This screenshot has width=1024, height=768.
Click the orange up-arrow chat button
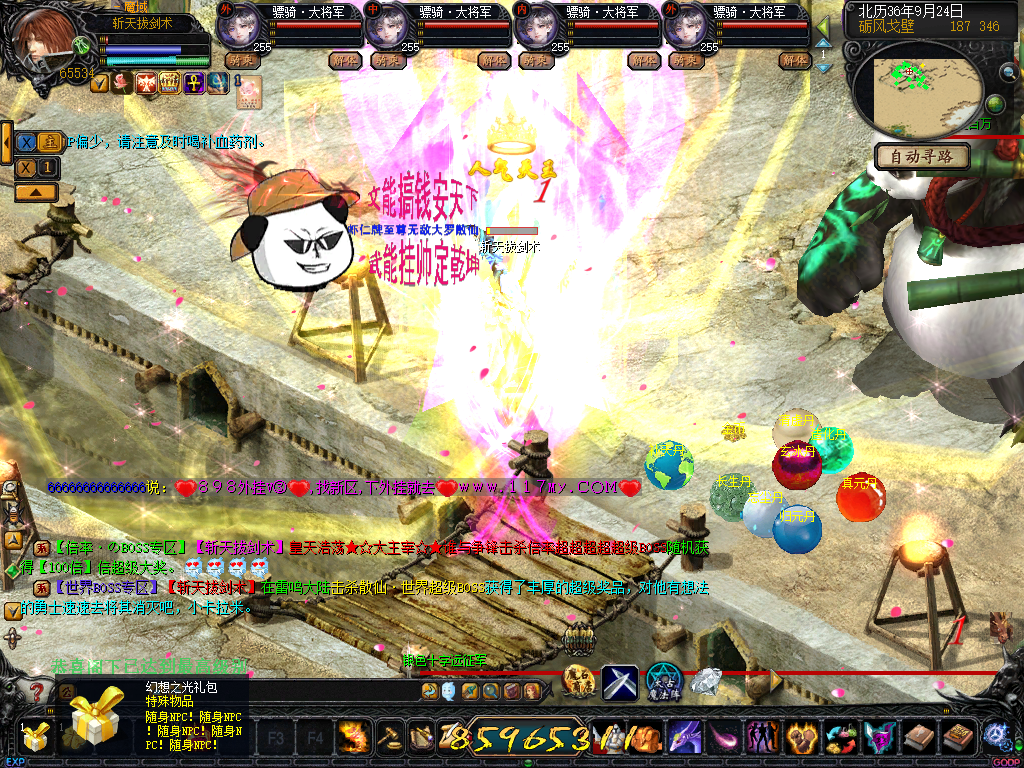tap(35, 191)
